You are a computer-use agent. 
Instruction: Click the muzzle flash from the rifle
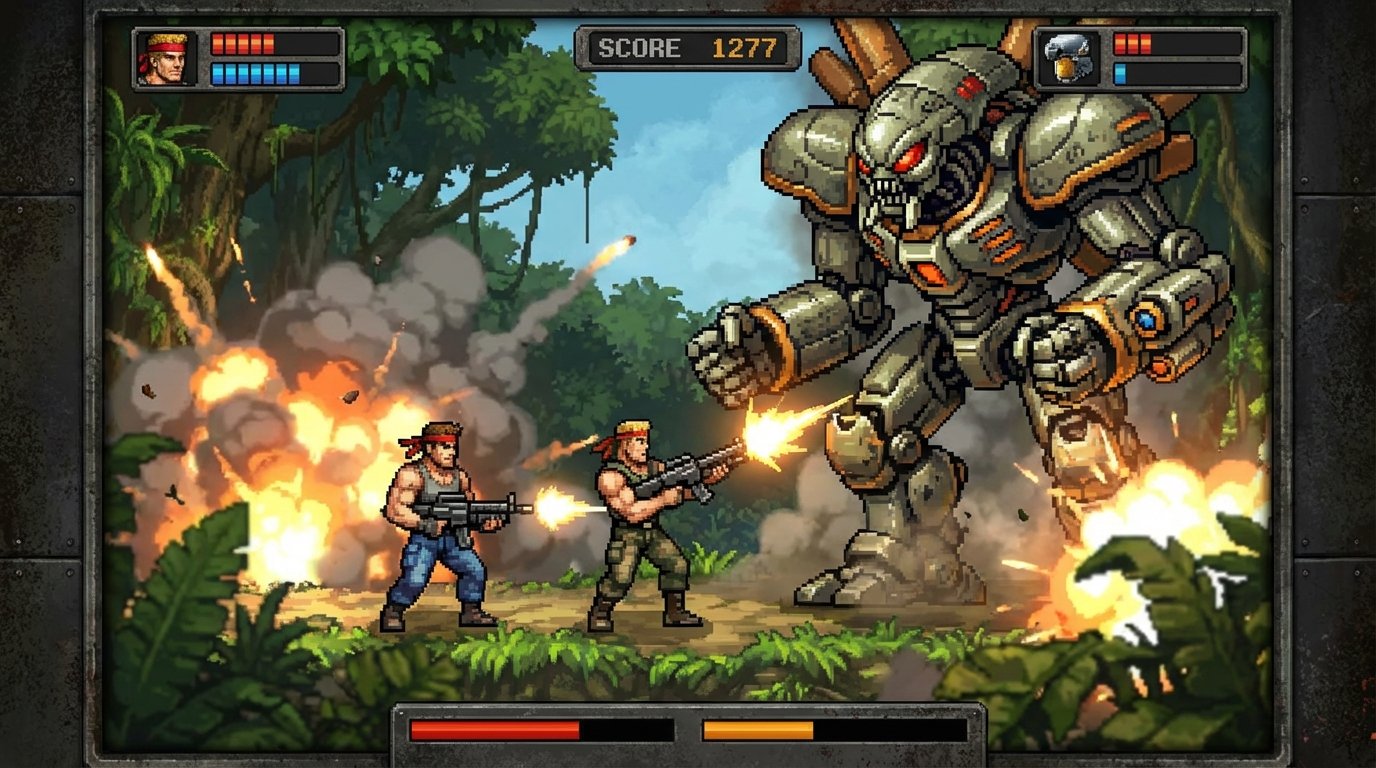click(x=550, y=508)
